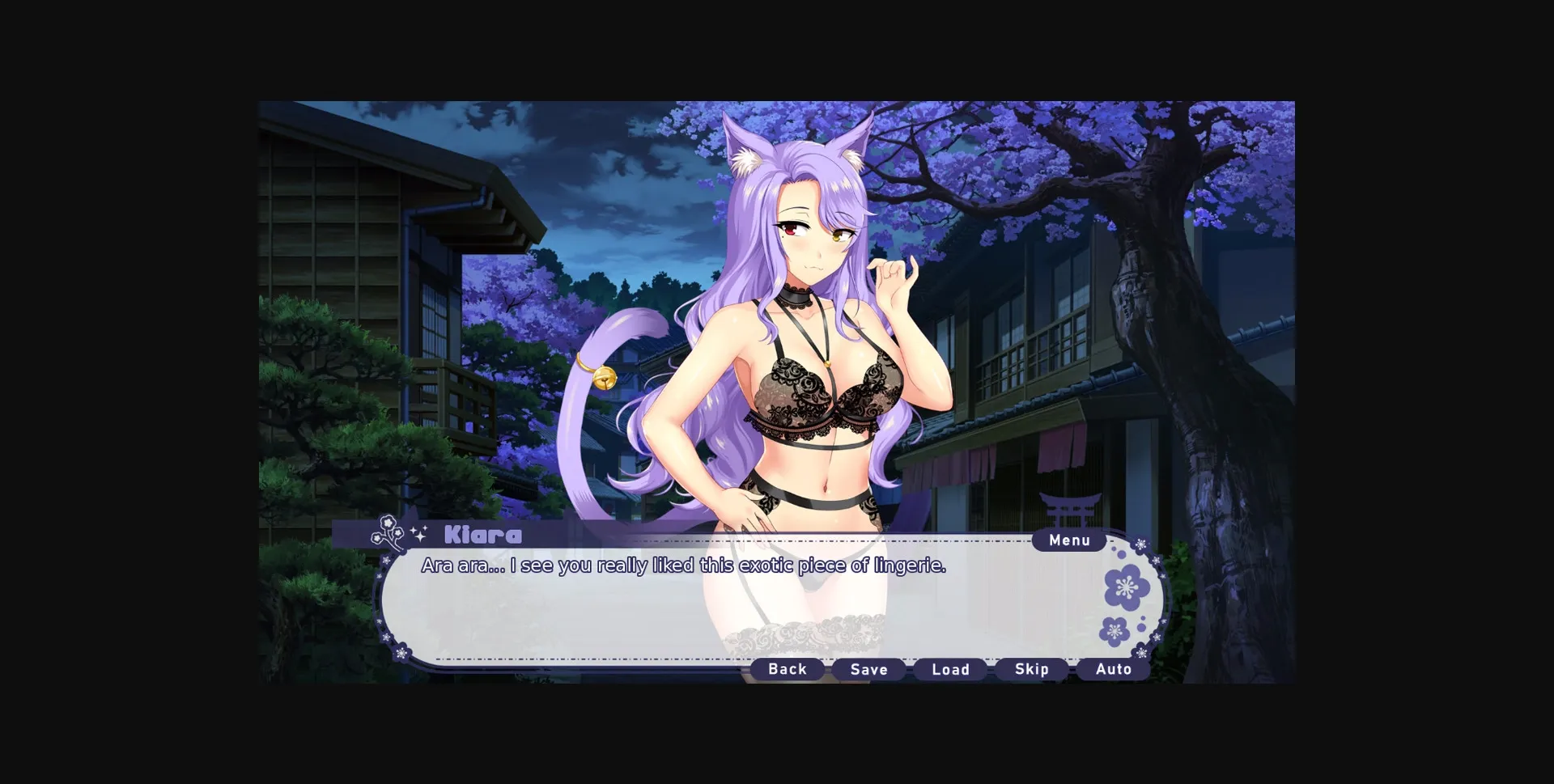Open the Load screen

(950, 669)
